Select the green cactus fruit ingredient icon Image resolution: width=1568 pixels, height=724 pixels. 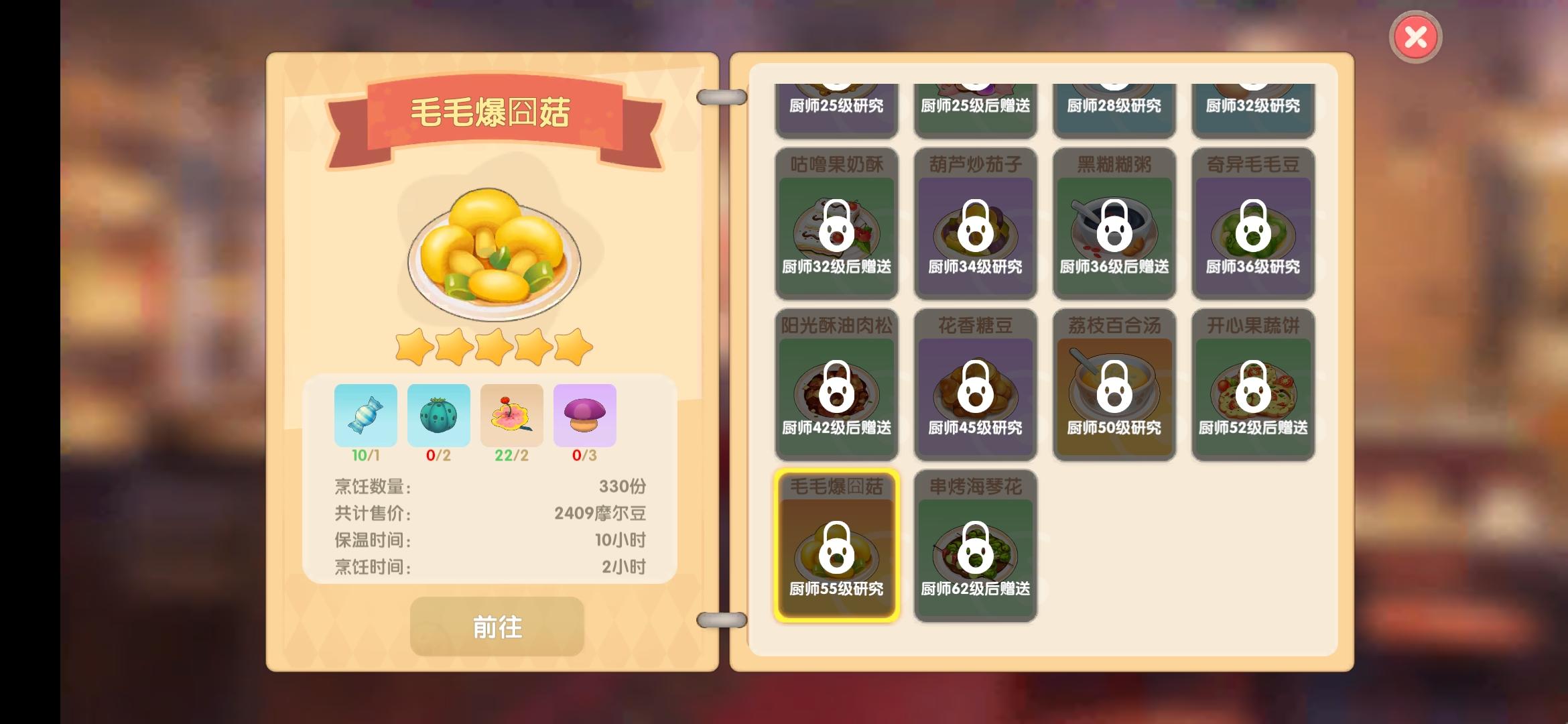tap(439, 416)
